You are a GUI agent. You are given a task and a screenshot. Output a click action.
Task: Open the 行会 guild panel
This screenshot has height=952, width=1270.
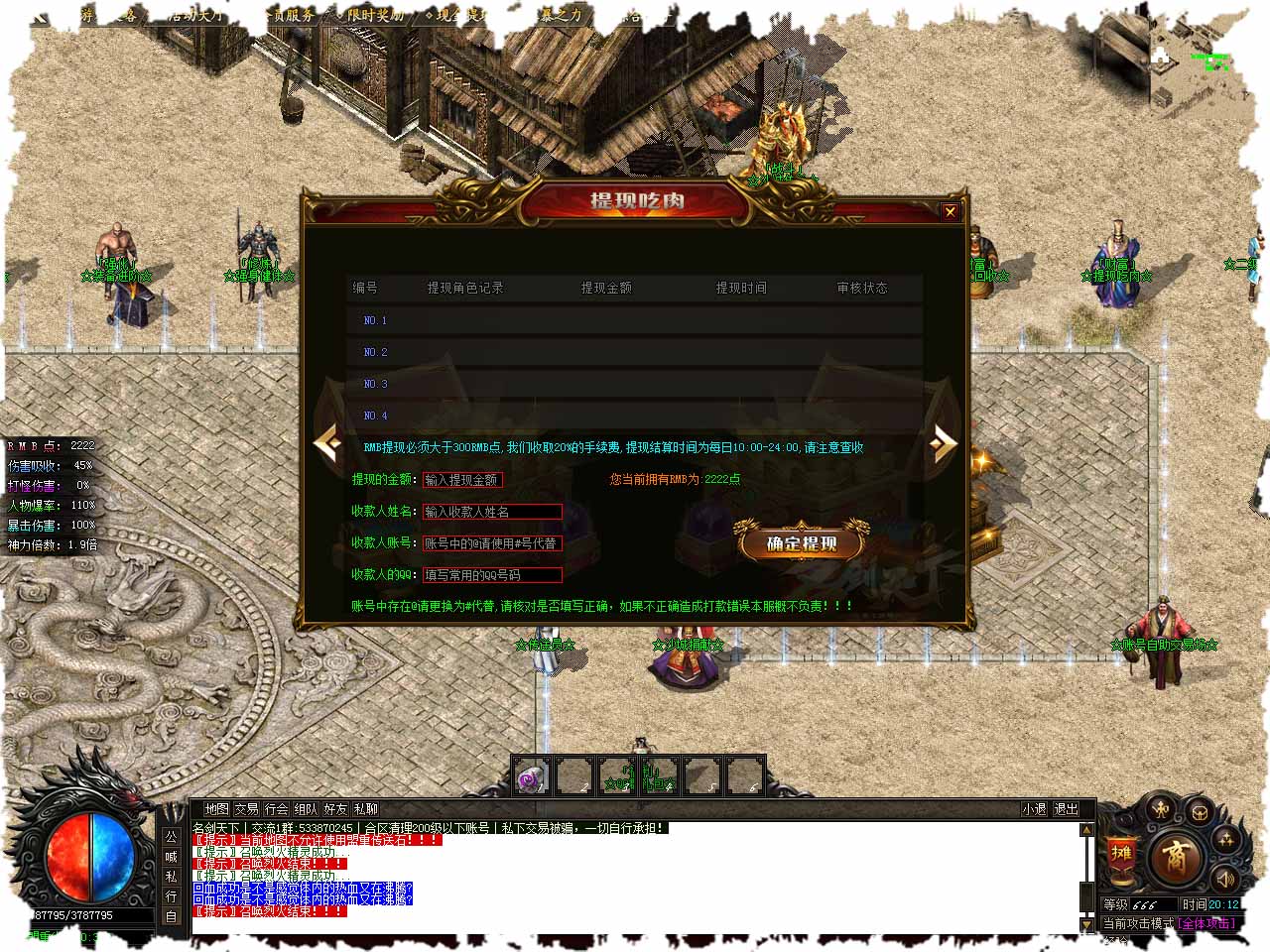(276, 809)
